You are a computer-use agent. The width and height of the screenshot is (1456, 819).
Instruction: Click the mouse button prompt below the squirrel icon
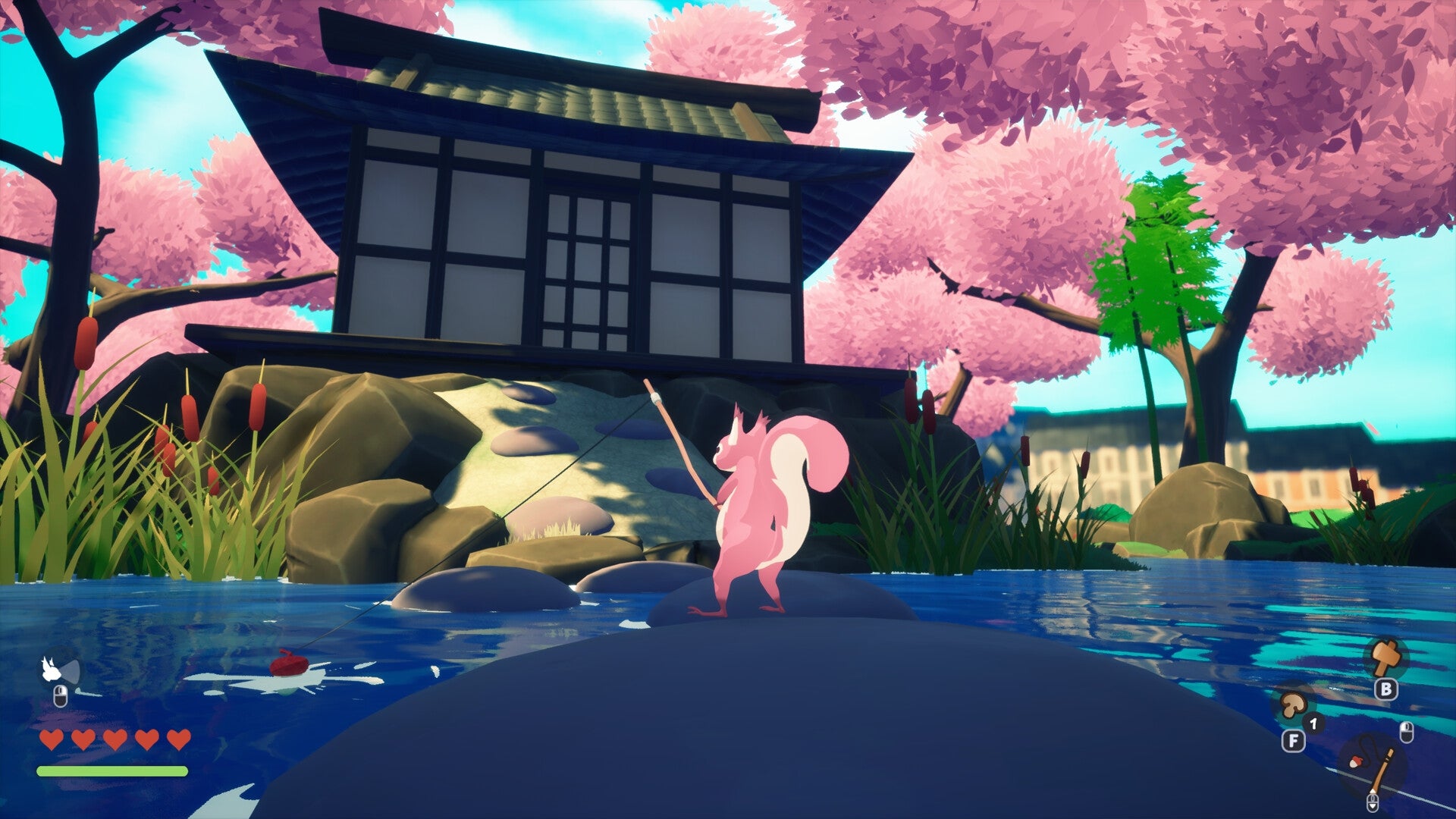(x=60, y=695)
